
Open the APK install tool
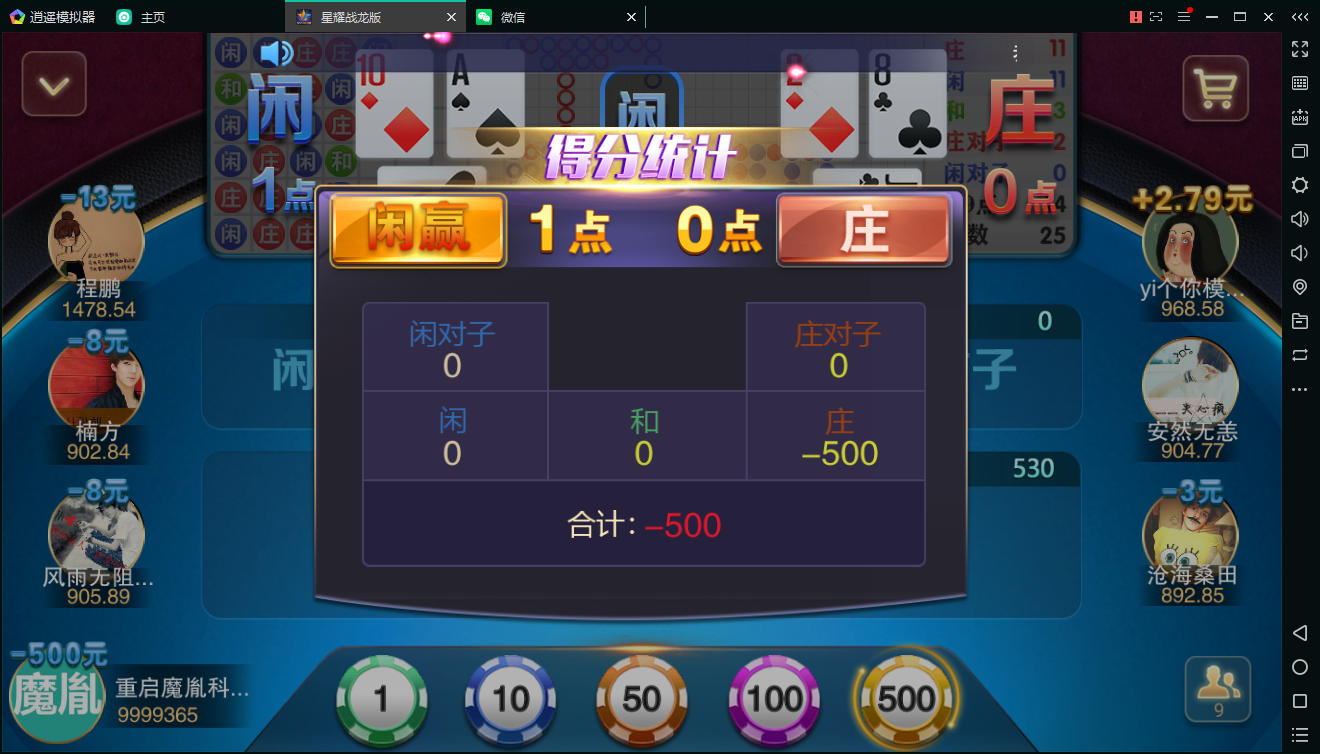[1300, 117]
